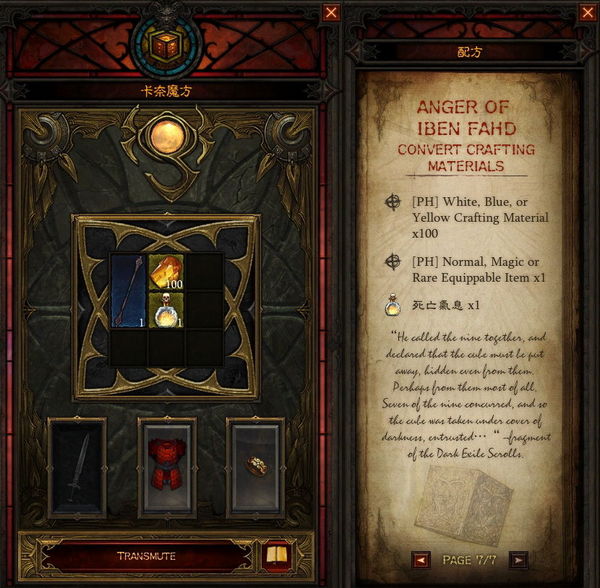This screenshot has width=600, height=588.
Task: Close the recipe page panel
Action: tap(586, 13)
